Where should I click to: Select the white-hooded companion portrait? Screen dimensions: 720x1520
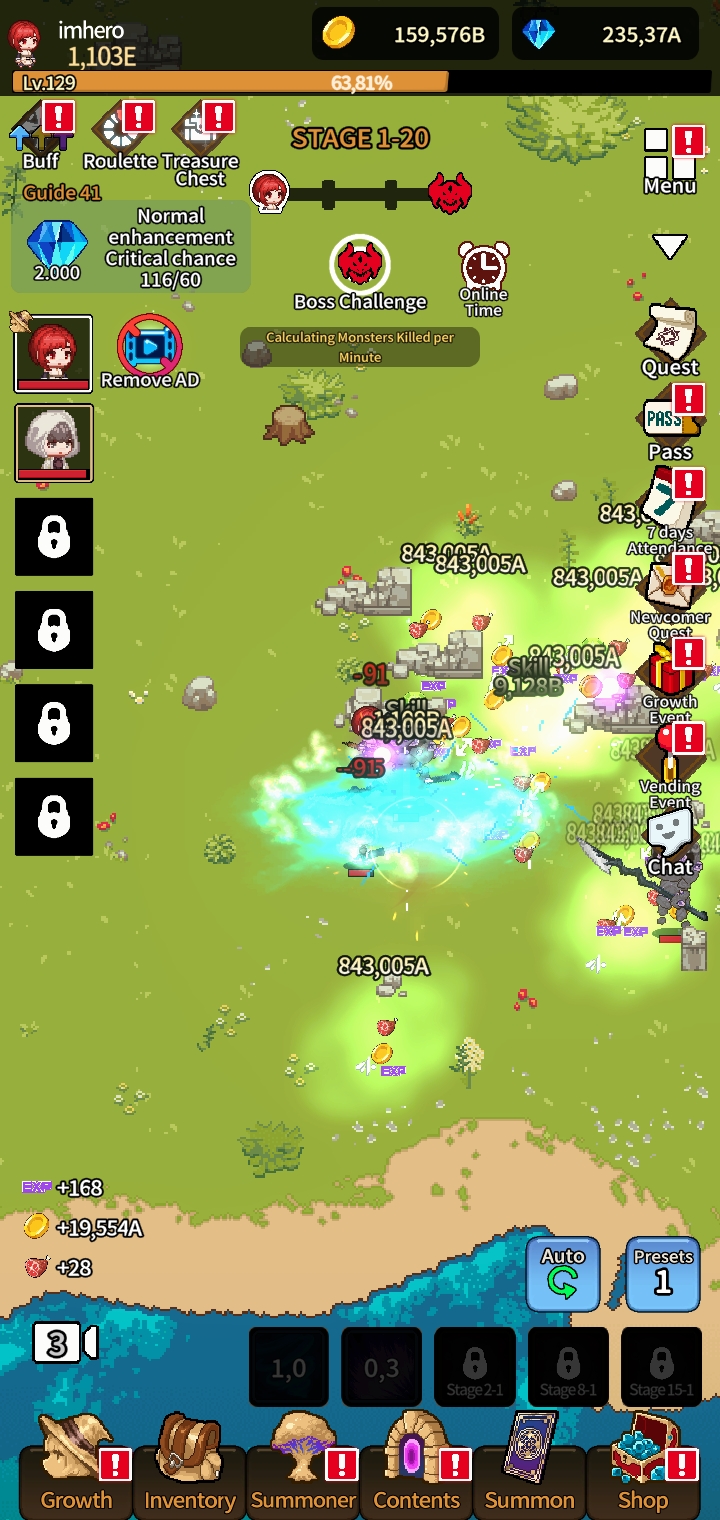(54, 442)
